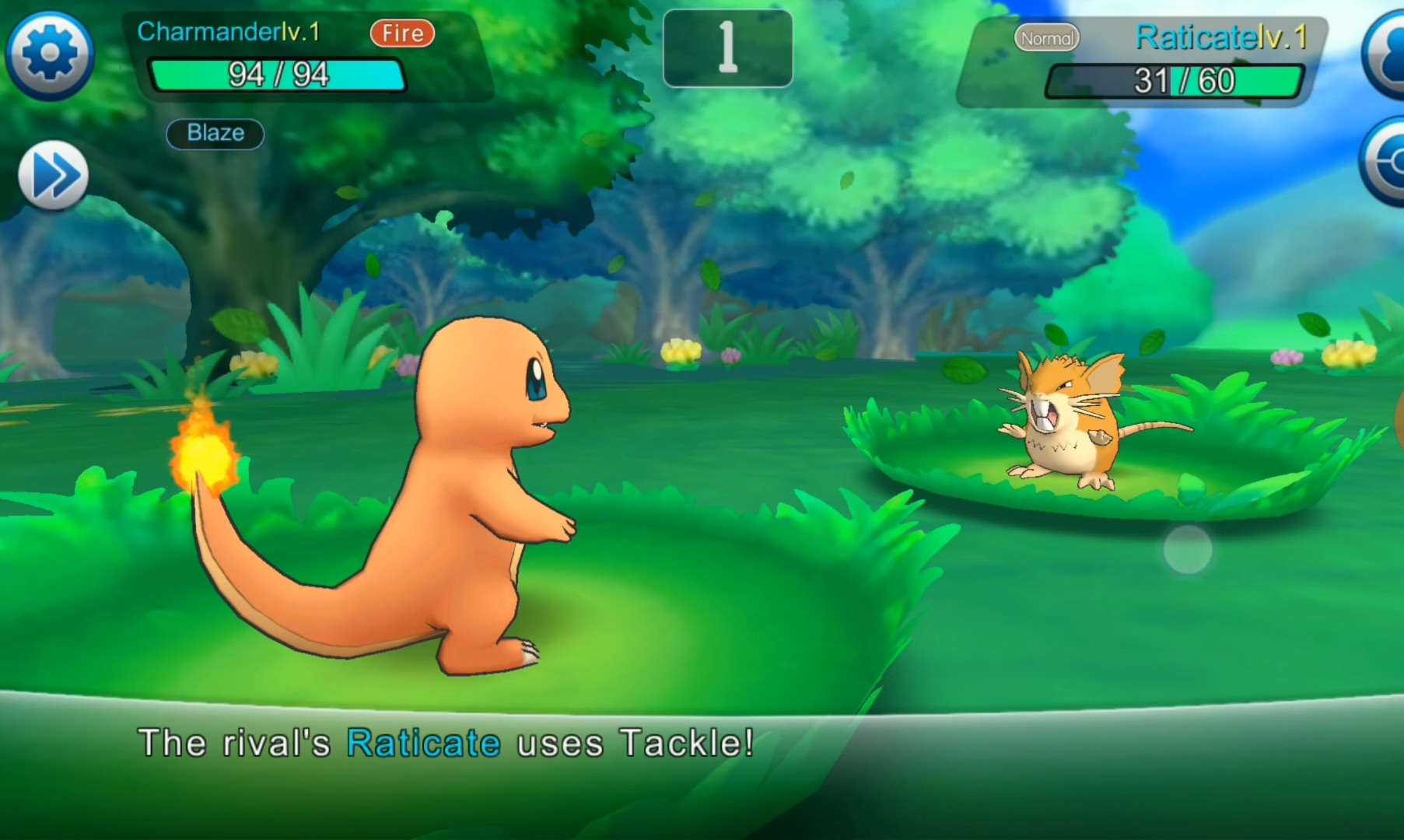Image resolution: width=1404 pixels, height=840 pixels.
Task: Select the Fire type badge next to Charmander
Action: pos(401,33)
